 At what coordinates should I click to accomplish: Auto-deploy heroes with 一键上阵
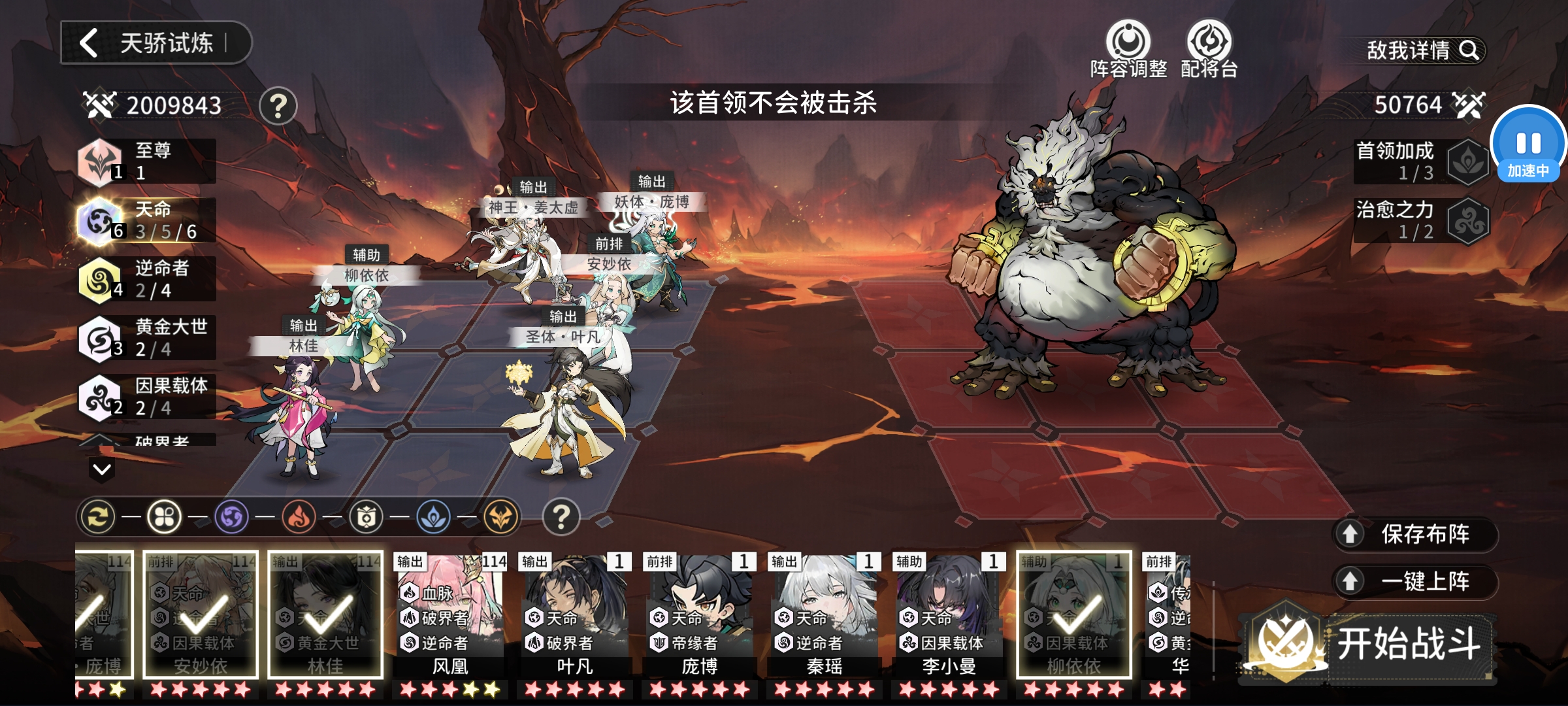click(x=1415, y=581)
